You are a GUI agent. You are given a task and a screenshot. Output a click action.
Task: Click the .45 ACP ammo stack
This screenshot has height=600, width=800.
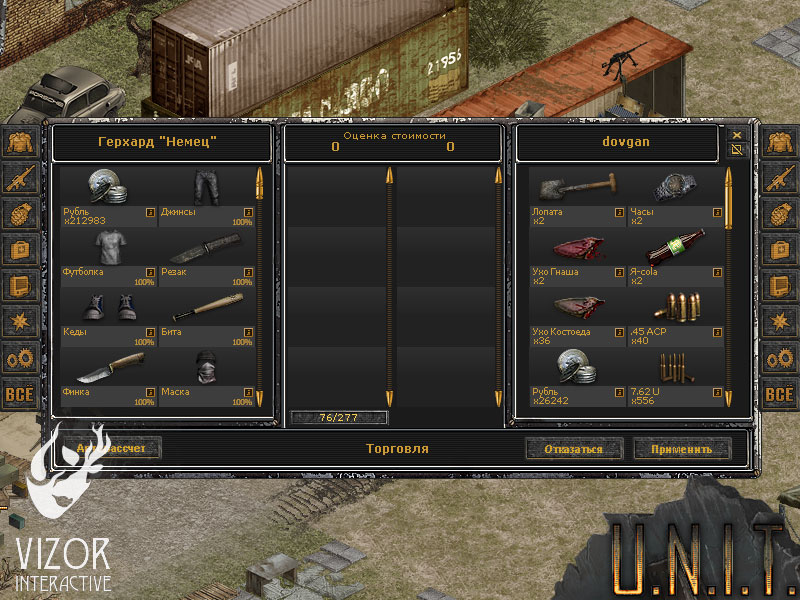[x=675, y=308]
